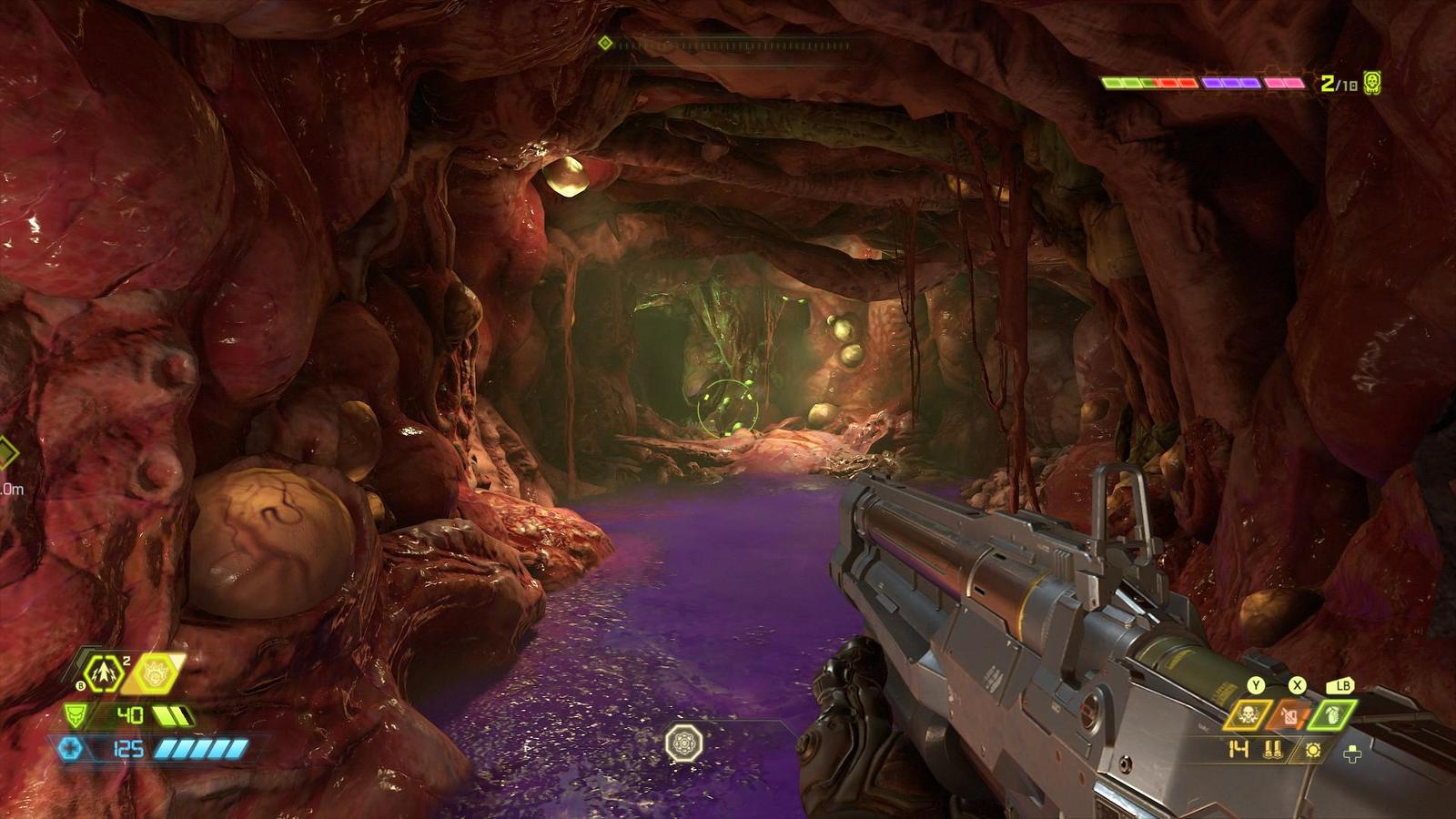Image resolution: width=1456 pixels, height=819 pixels.
Task: Activate the dash ability icon
Action: coord(103,674)
